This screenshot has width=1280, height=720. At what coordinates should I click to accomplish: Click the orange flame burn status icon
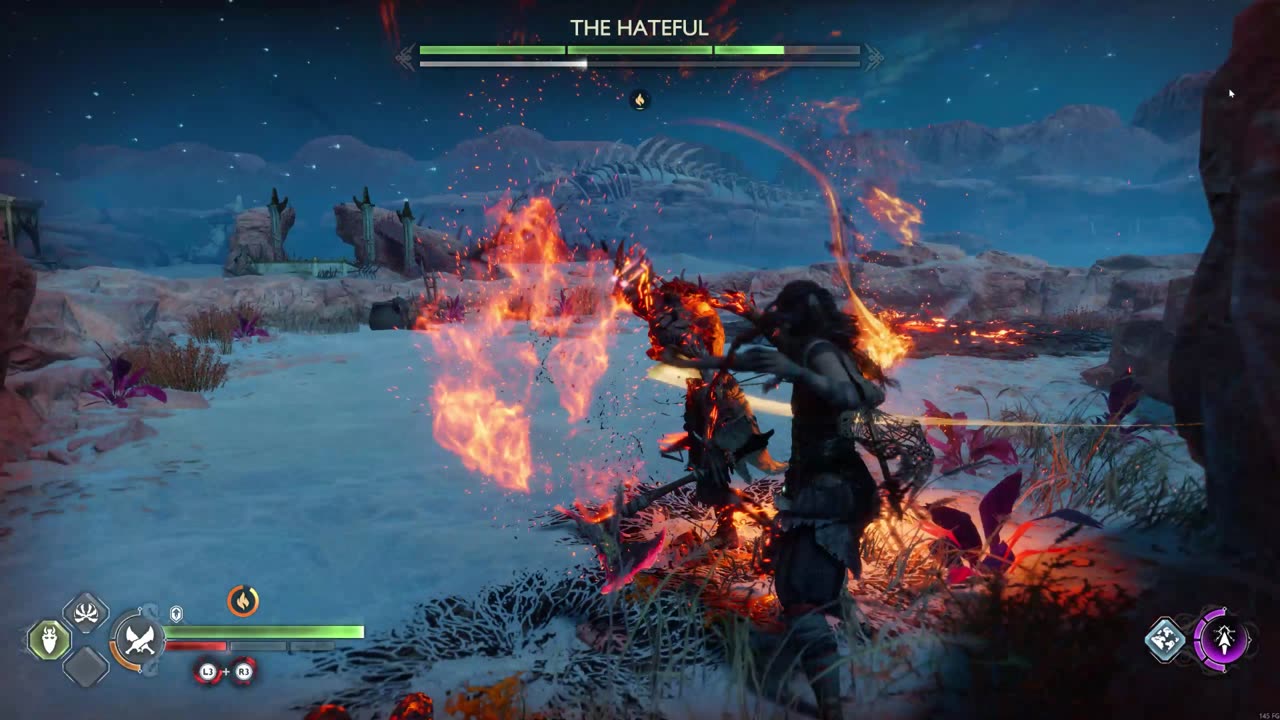(x=243, y=600)
